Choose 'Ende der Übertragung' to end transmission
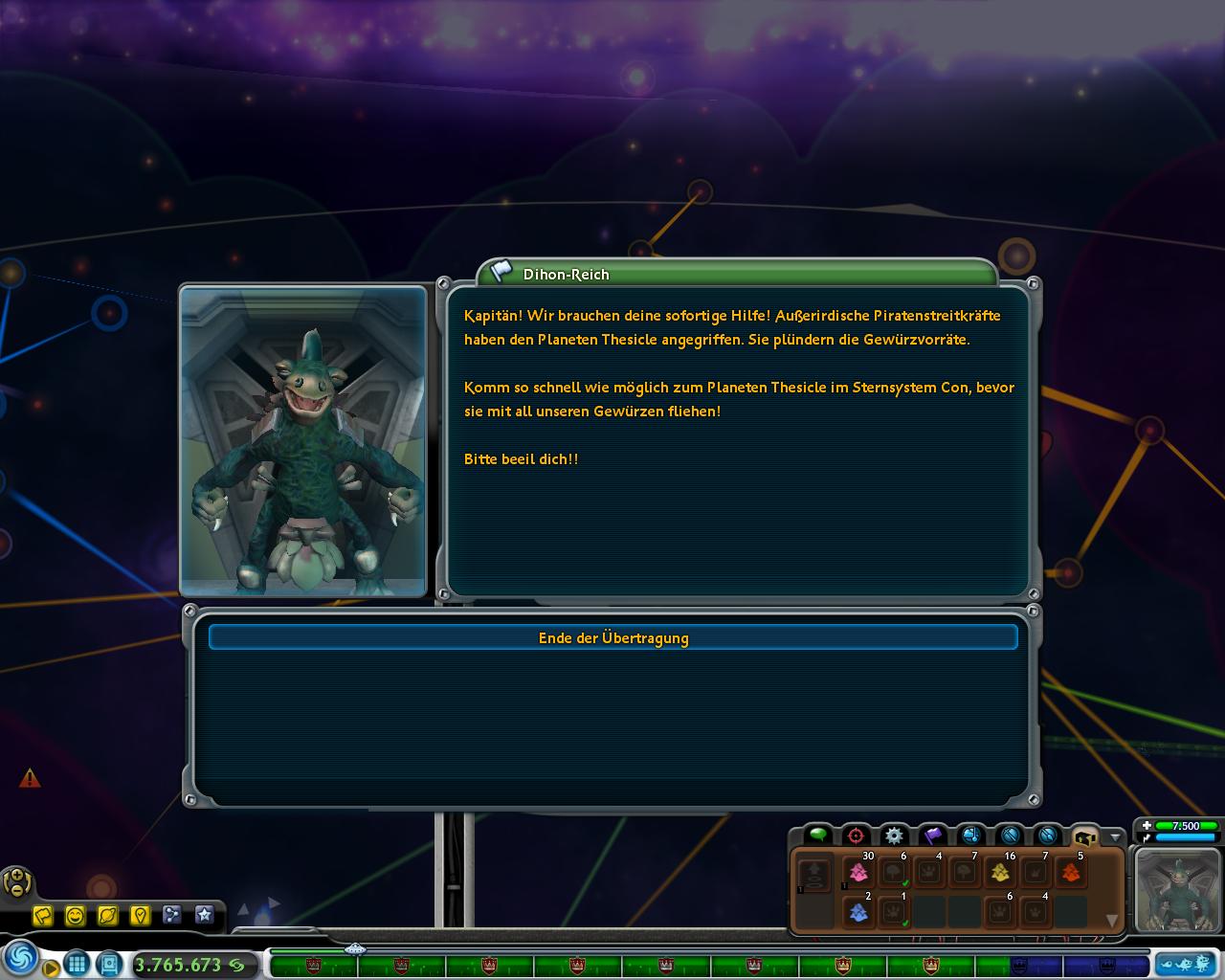This screenshot has height=980, width=1225. pyautogui.click(x=612, y=637)
